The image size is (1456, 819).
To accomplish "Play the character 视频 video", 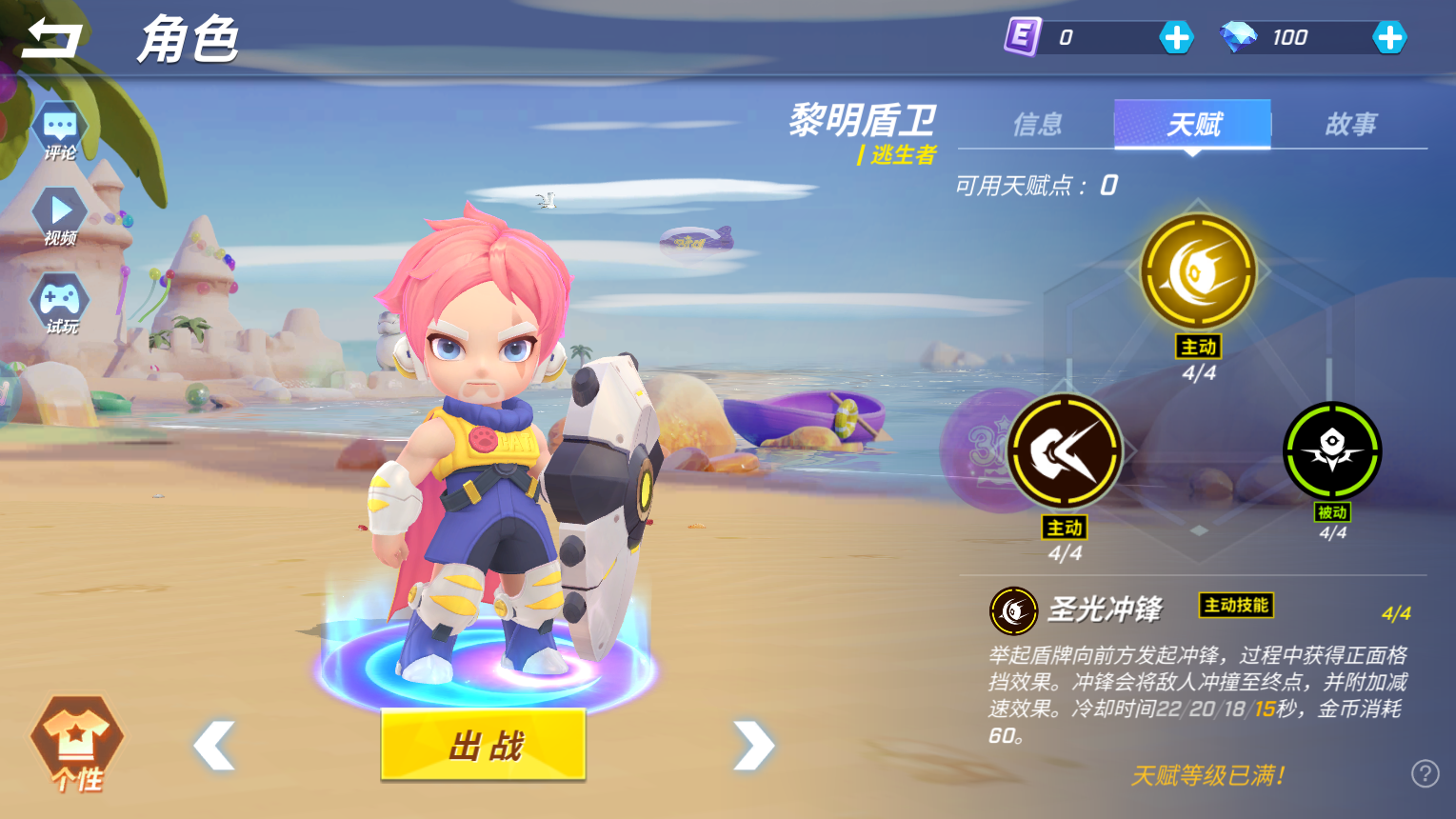I will (60, 216).
